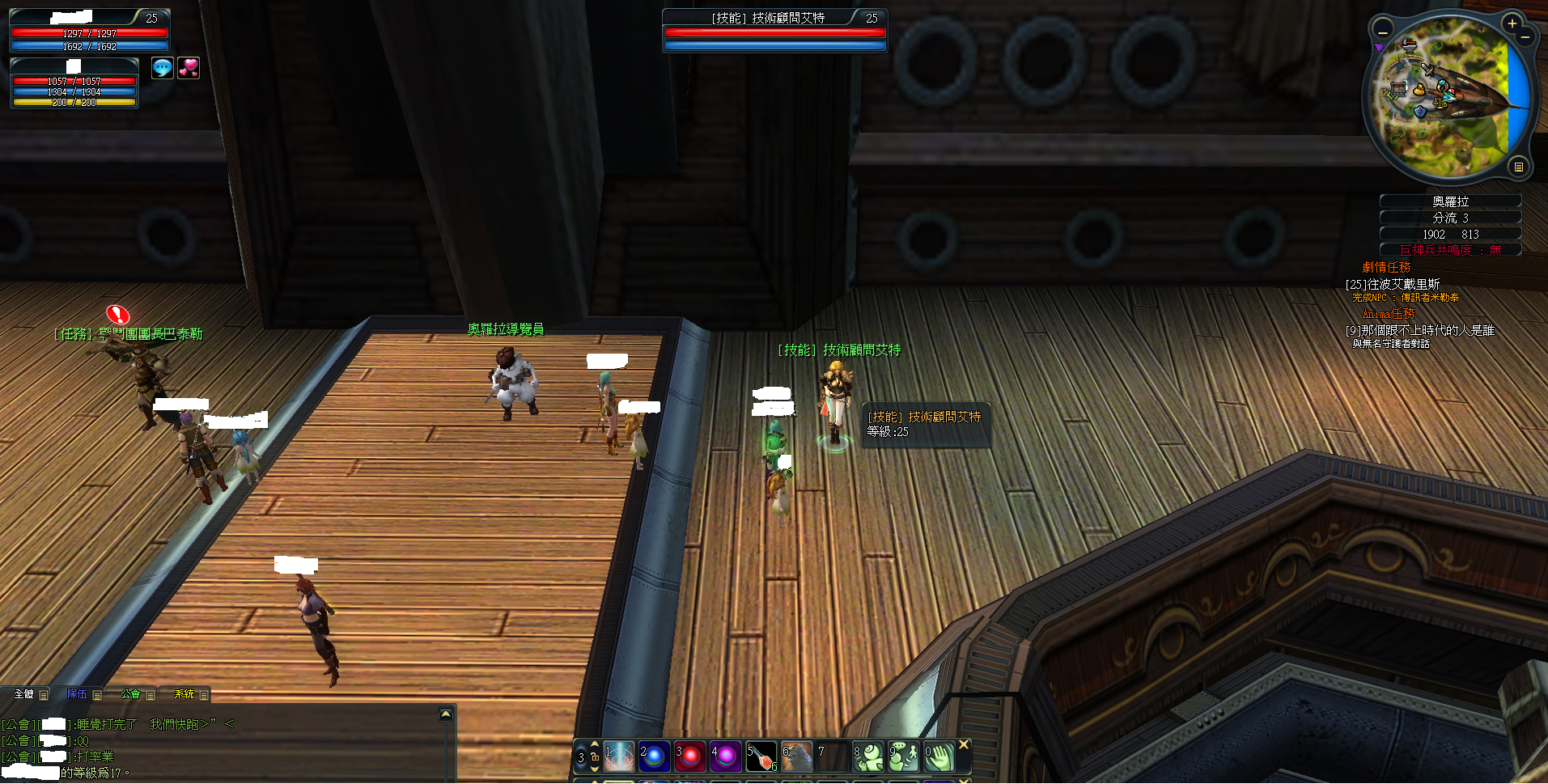Toggle the hotbar padlock icon

(594, 757)
